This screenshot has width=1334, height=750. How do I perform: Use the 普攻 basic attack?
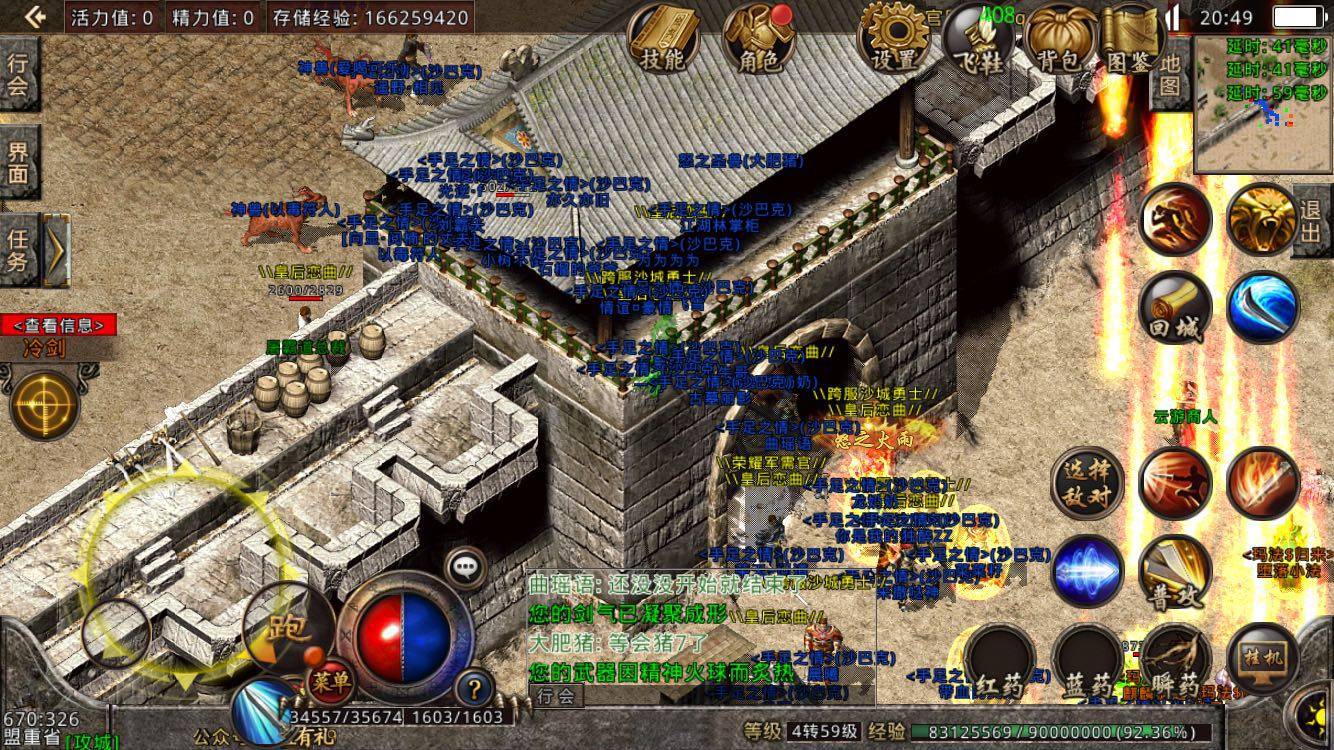pyautogui.click(x=1175, y=572)
